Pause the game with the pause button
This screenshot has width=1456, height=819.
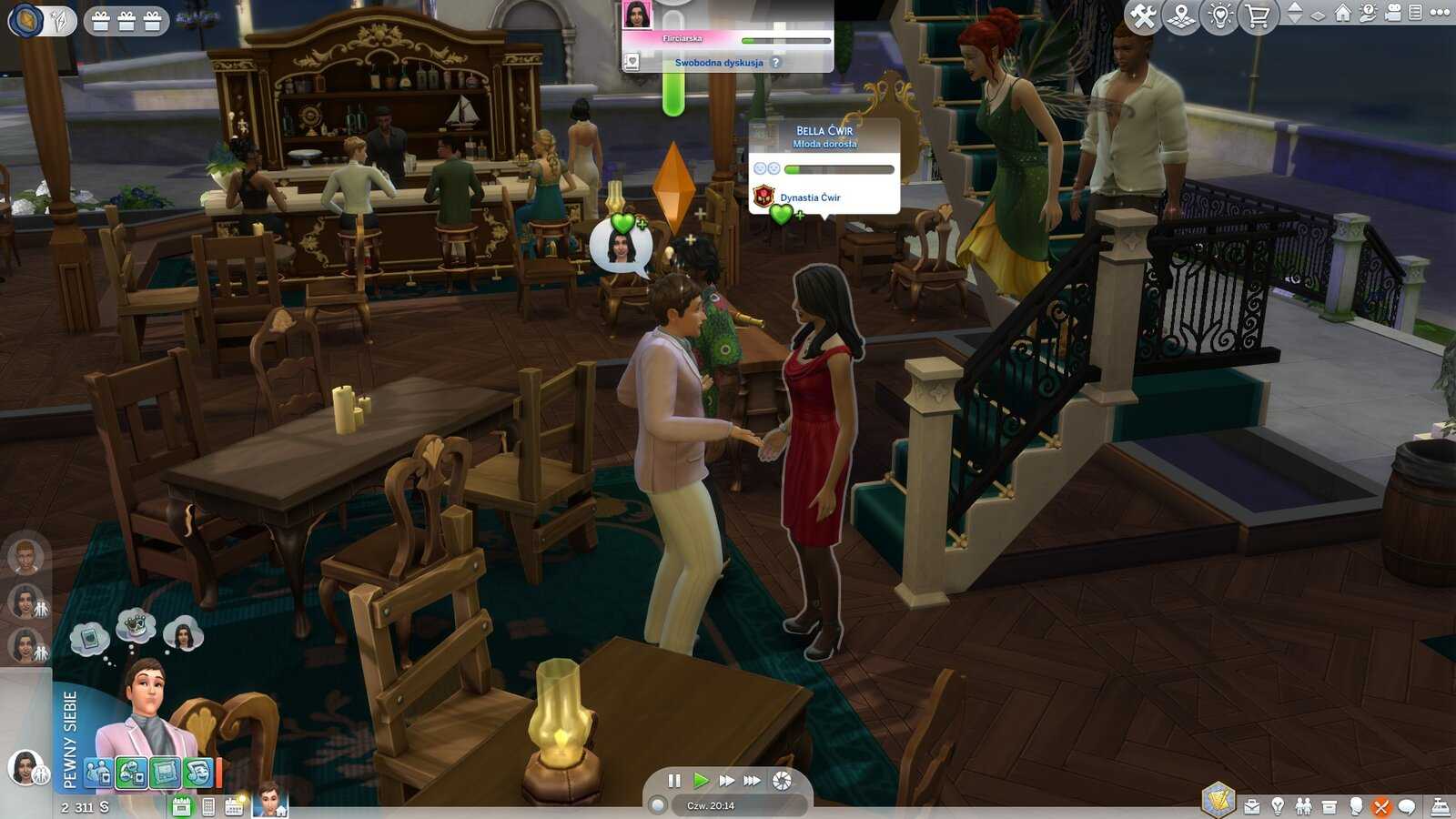(x=674, y=781)
